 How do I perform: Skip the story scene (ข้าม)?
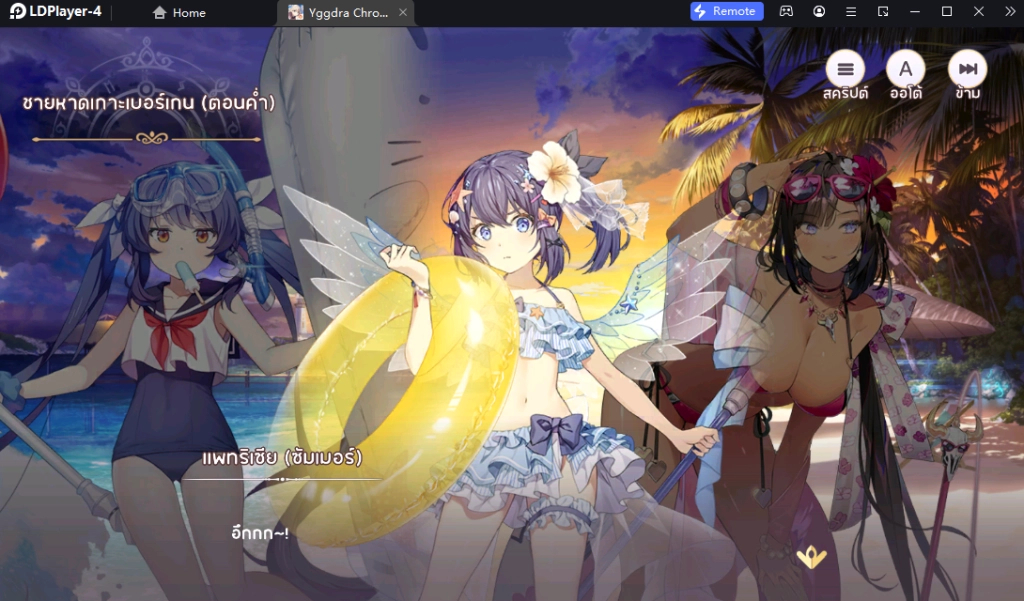tap(967, 69)
